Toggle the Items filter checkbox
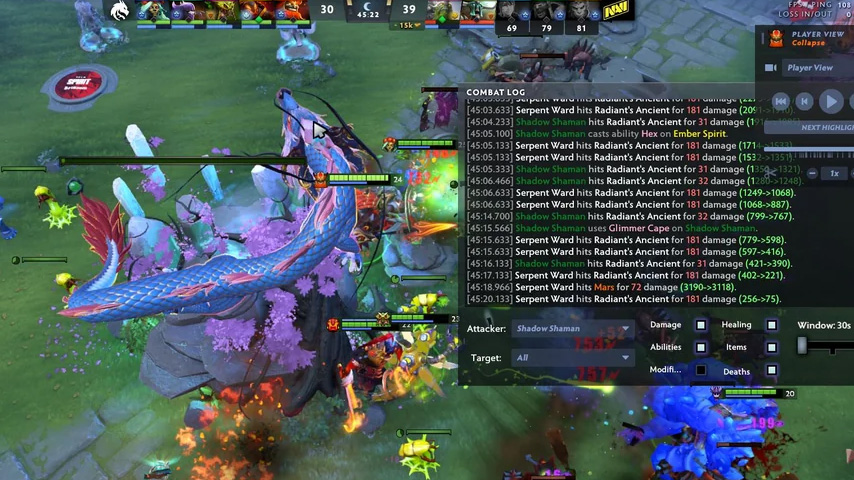This screenshot has width=854, height=480. (x=772, y=348)
